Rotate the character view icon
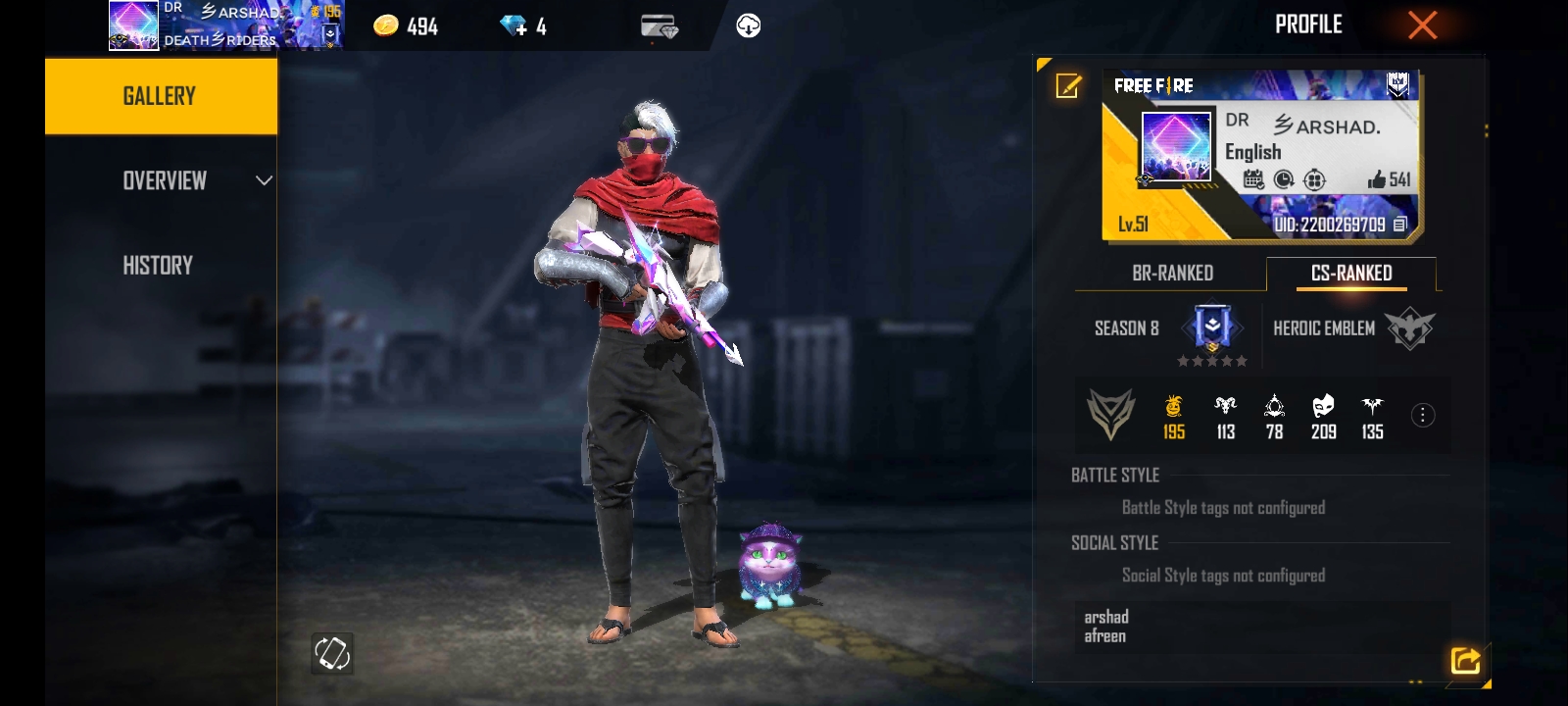Viewport: 1568px width, 706px height. 332,653
